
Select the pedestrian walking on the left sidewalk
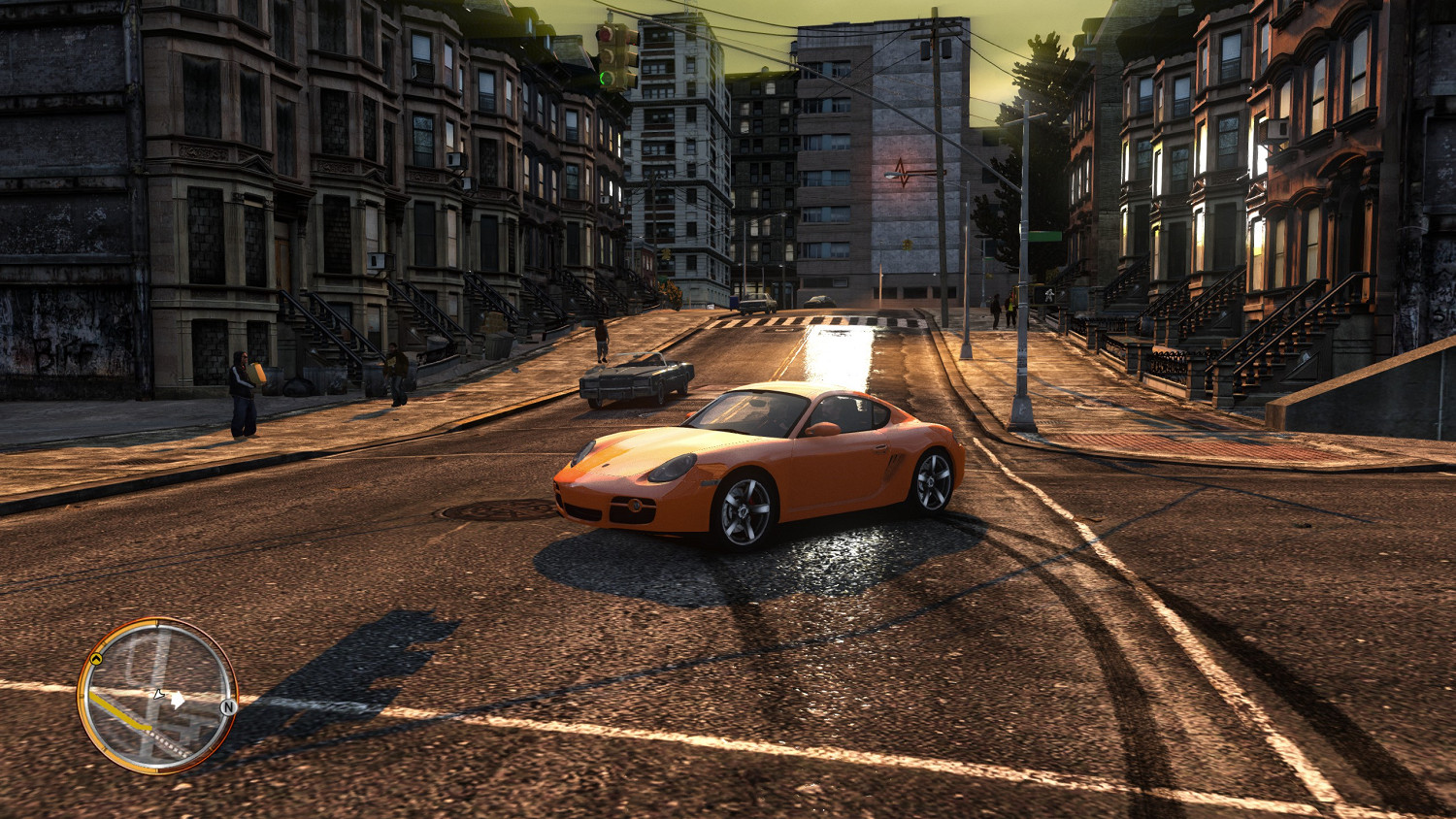click(396, 374)
